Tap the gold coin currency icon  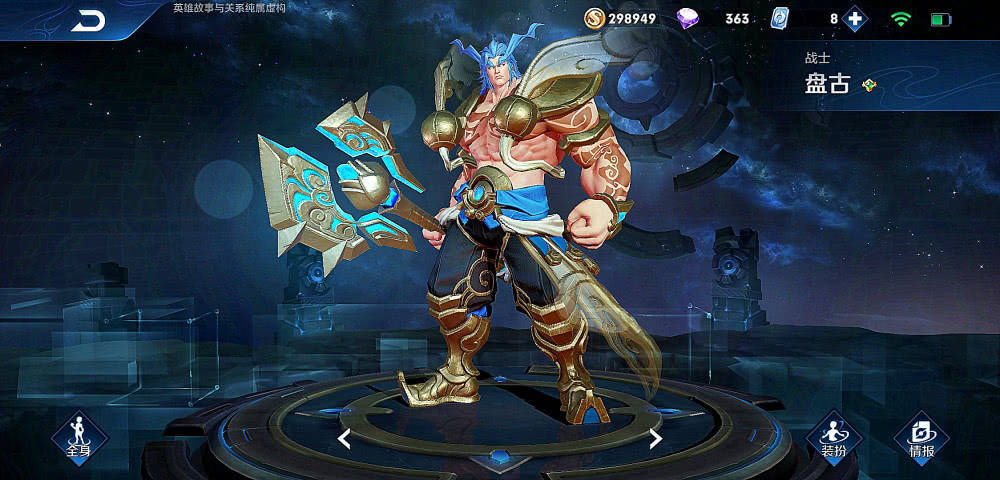[x=594, y=18]
